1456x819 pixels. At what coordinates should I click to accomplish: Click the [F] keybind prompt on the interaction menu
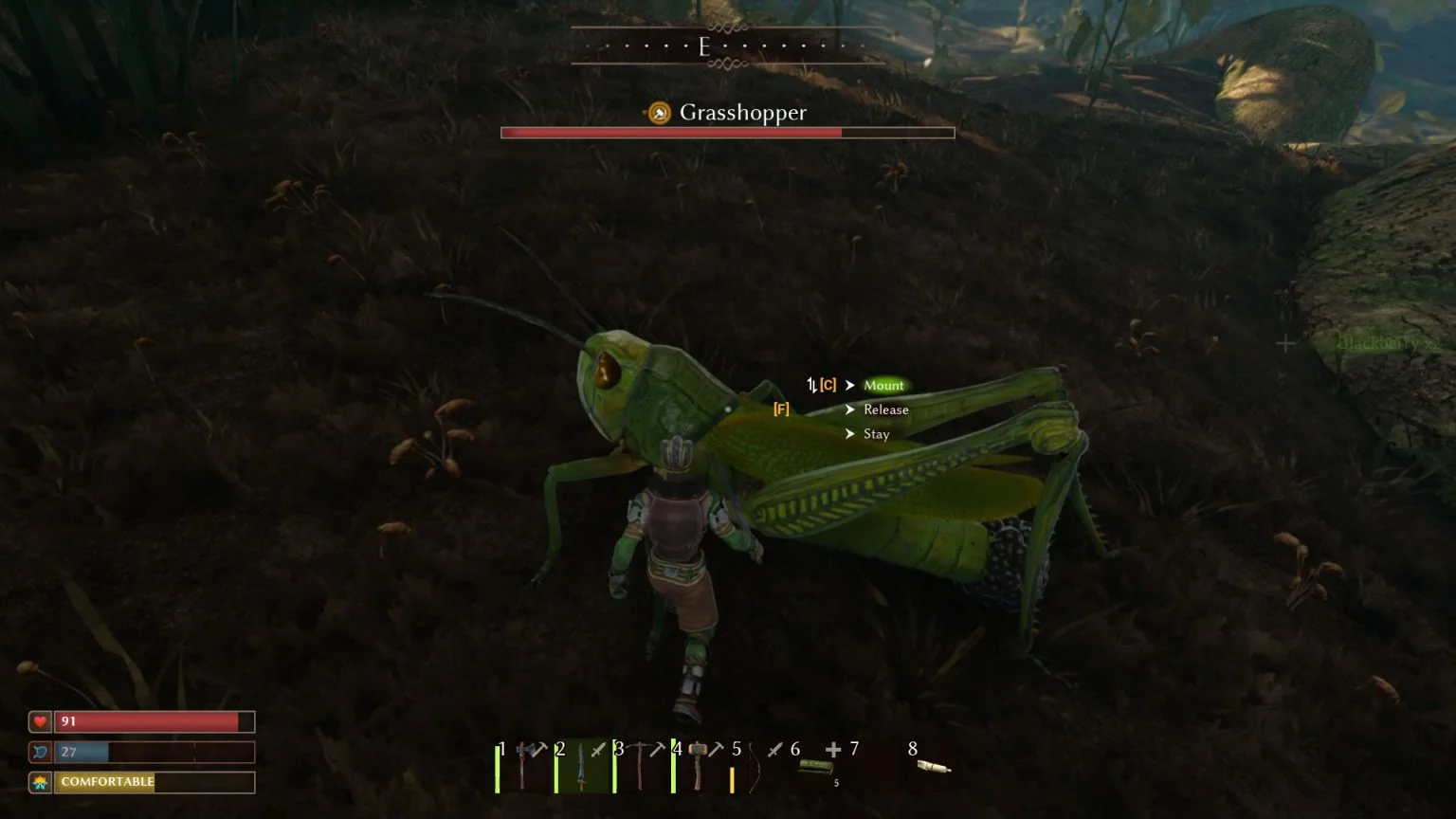tap(781, 409)
